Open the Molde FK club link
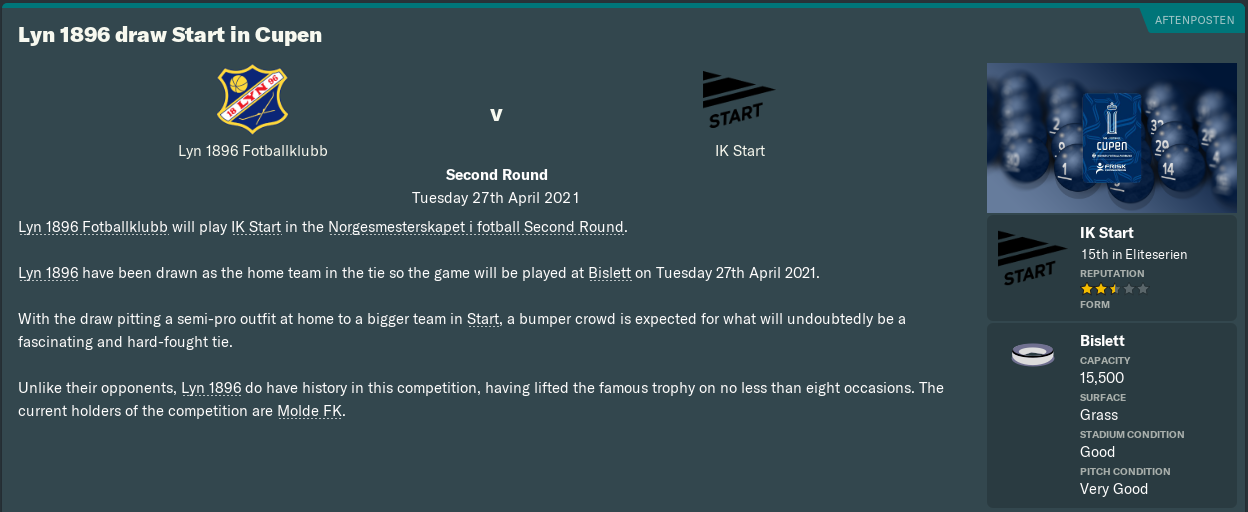1248x512 pixels. pyautogui.click(x=310, y=411)
